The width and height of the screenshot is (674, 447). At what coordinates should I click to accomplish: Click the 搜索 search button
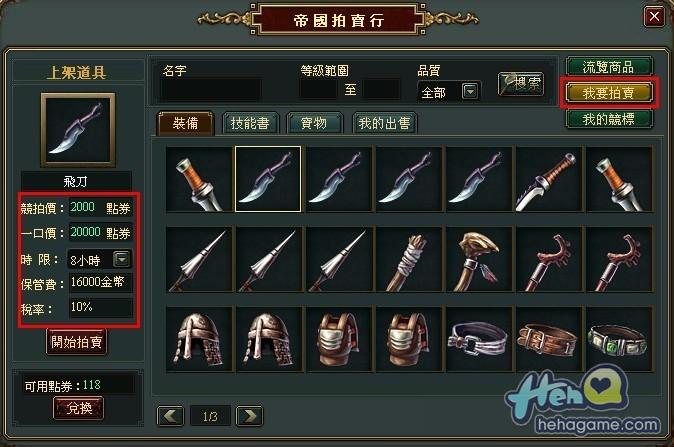pos(520,84)
